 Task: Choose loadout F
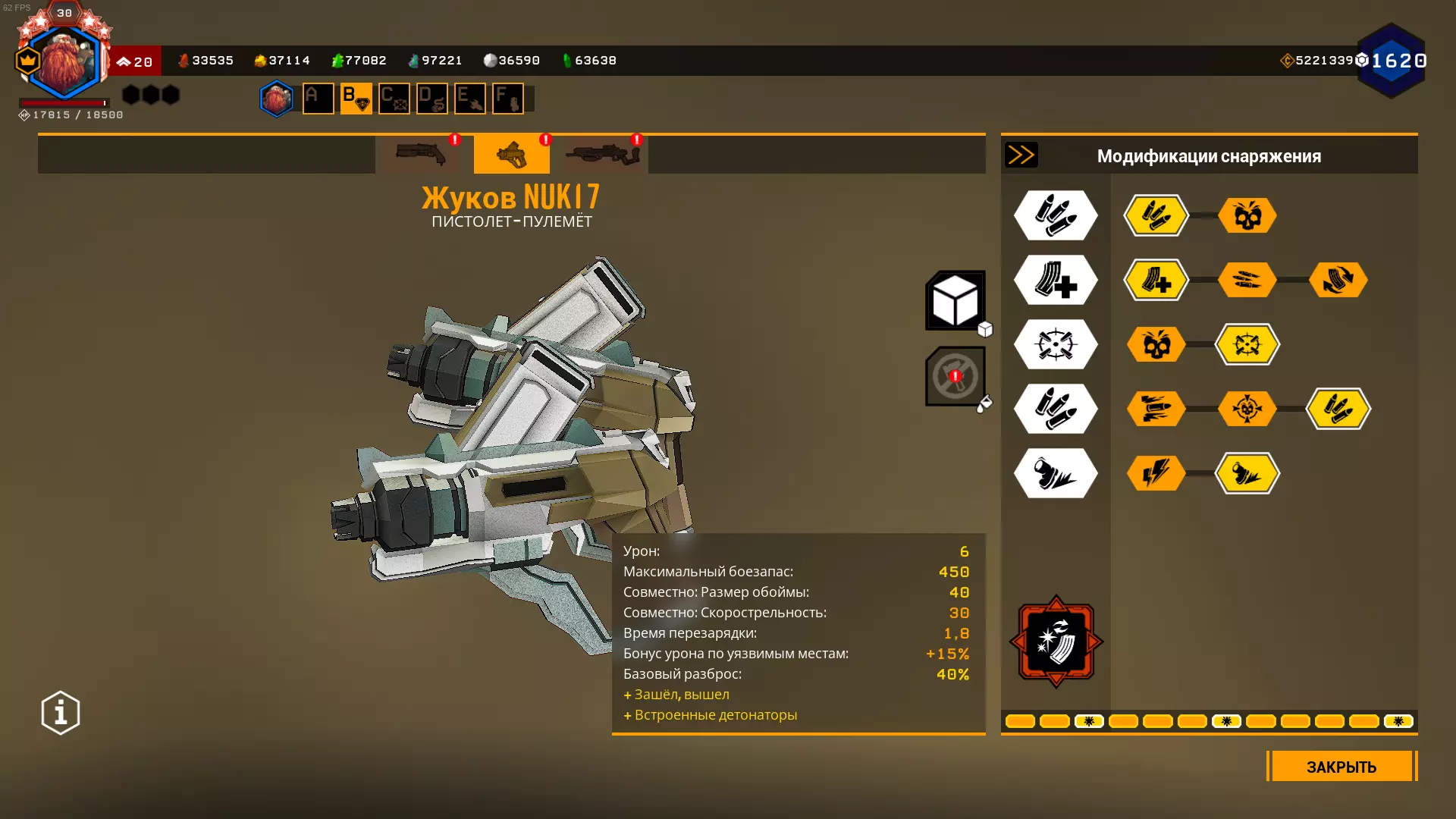507,99
